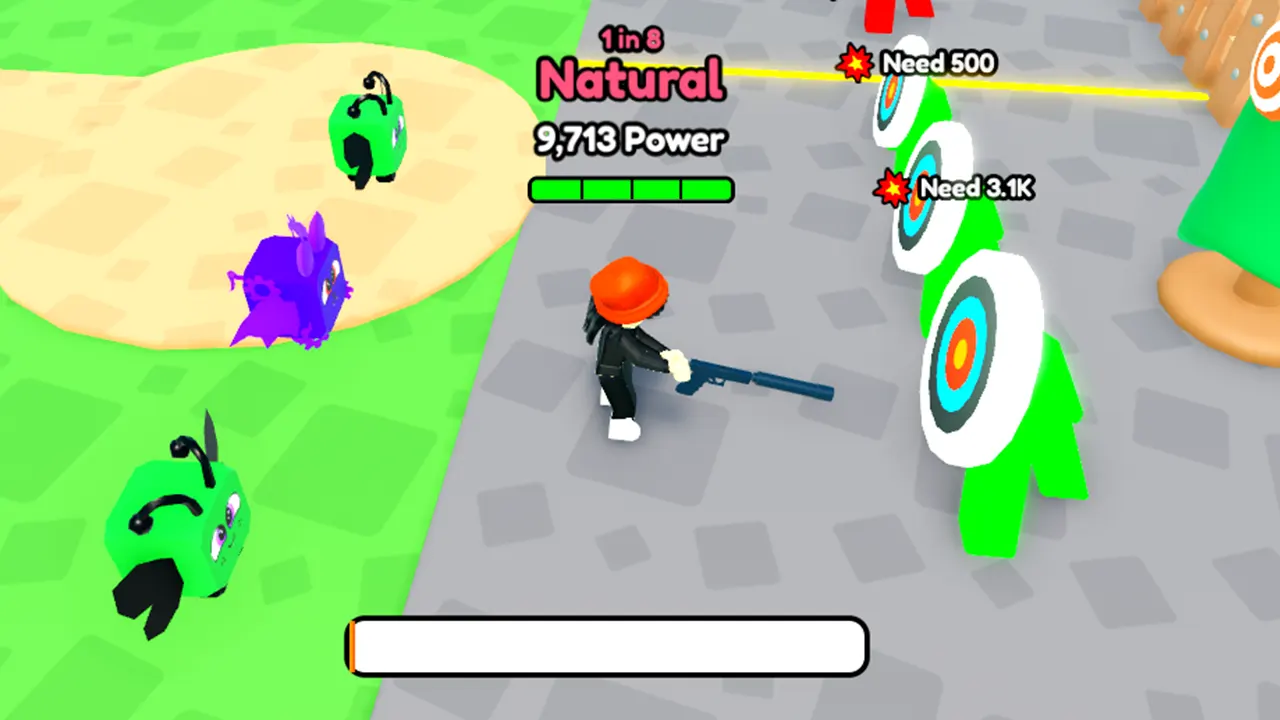The width and height of the screenshot is (1280, 720).
Task: Click the explosion icon beside 'Need 500'
Action: [x=855, y=63]
